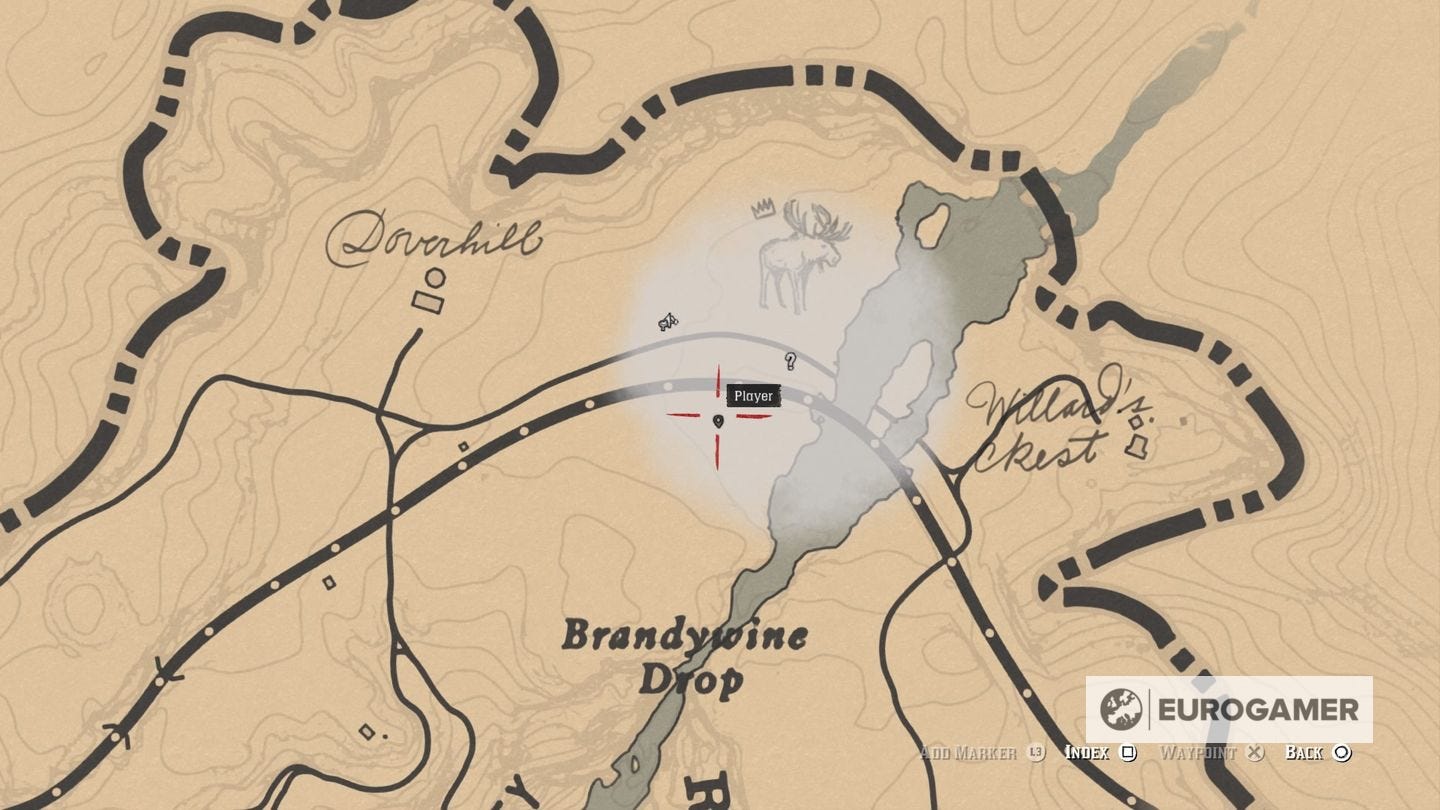Click the crown symbol above the moose sketch
This screenshot has width=1440, height=810.
(x=761, y=207)
